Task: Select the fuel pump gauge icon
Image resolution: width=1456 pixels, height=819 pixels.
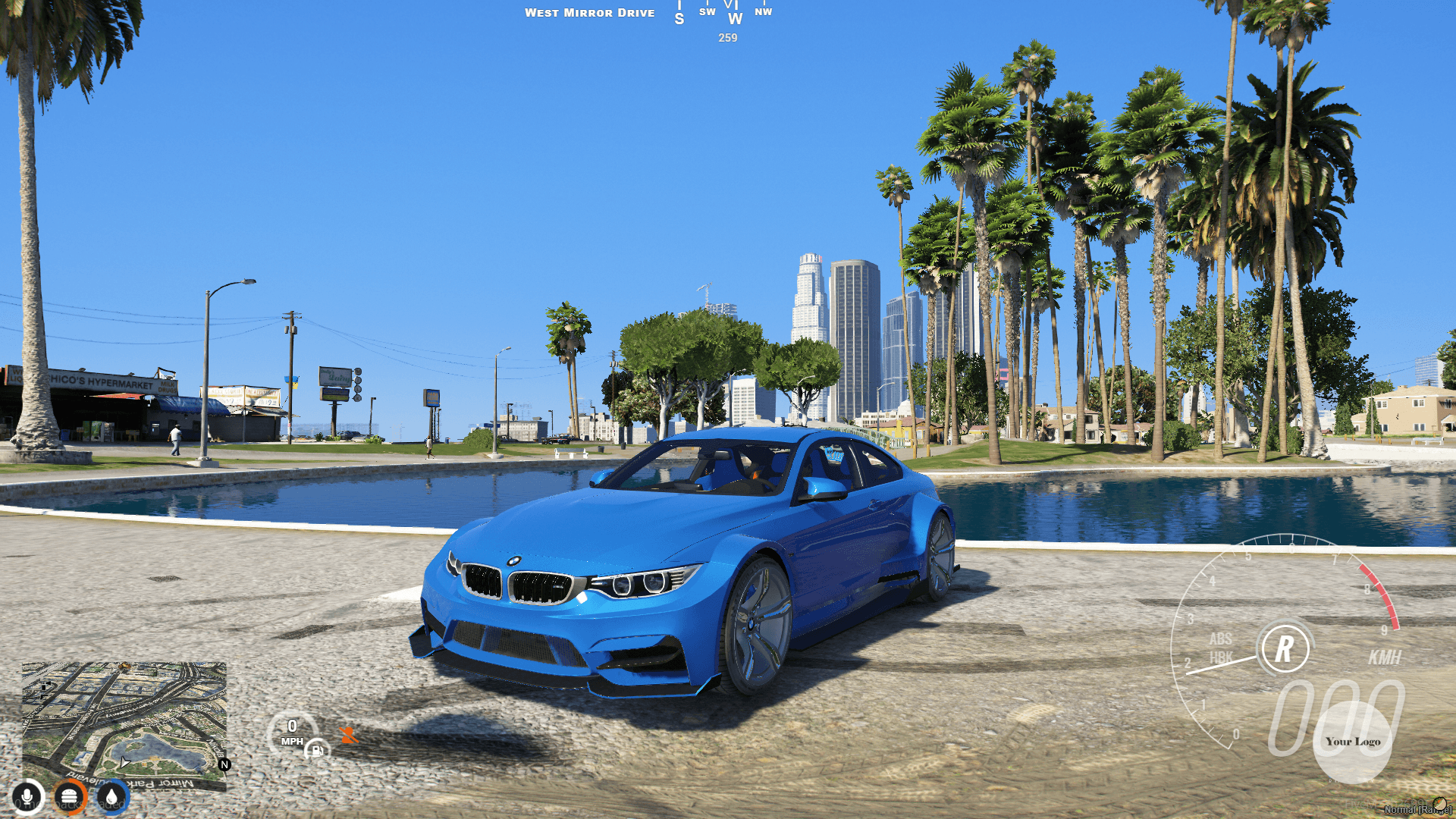Action: coord(318,751)
